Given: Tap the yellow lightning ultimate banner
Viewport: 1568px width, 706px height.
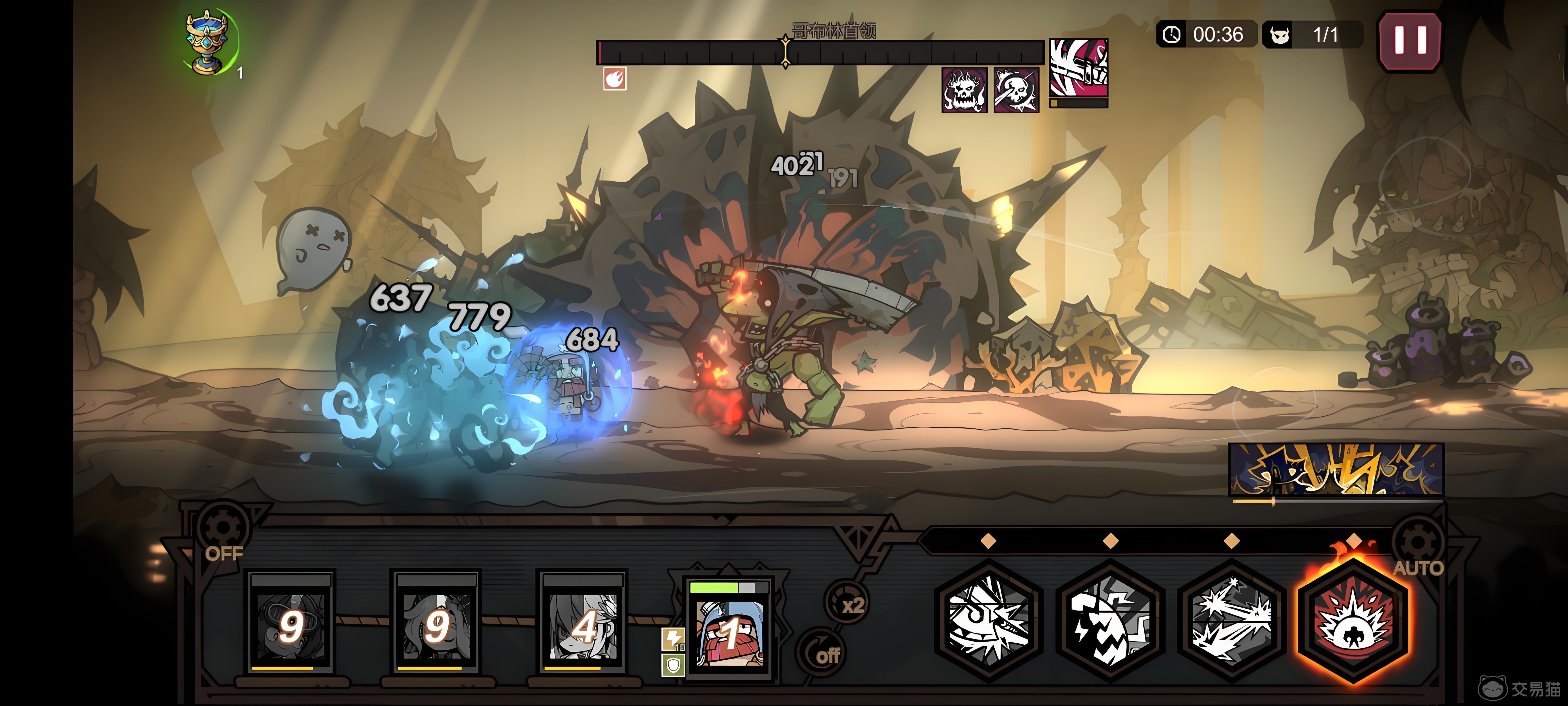Looking at the screenshot, I should [1336, 469].
